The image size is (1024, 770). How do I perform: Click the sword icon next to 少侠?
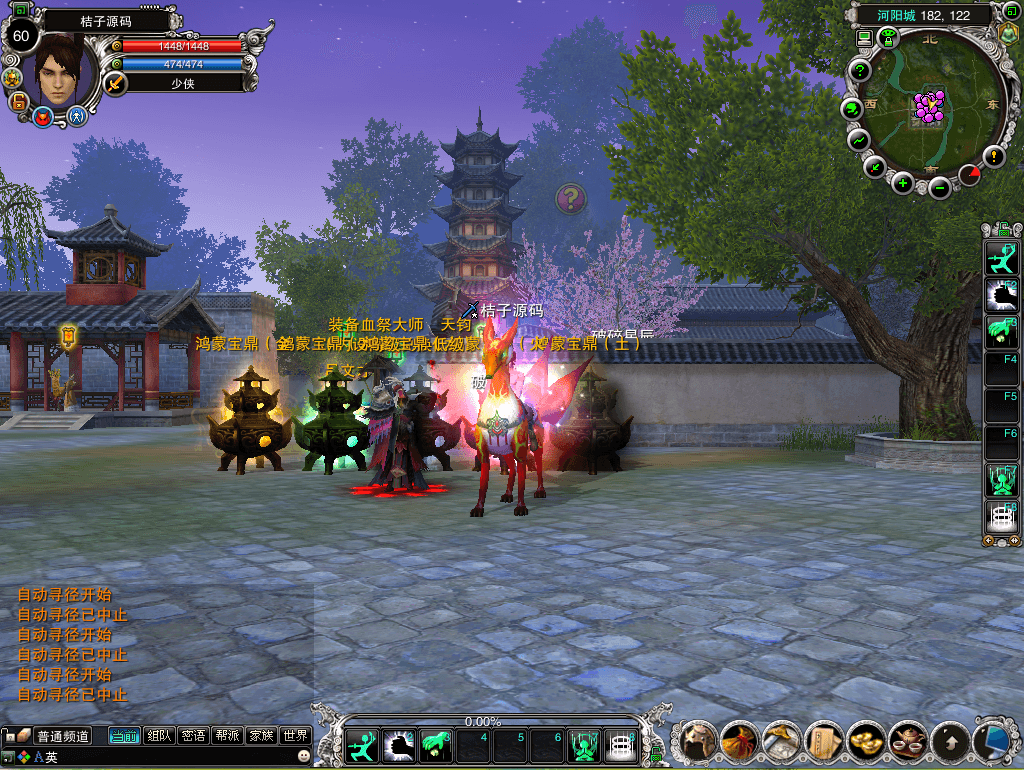click(x=115, y=83)
